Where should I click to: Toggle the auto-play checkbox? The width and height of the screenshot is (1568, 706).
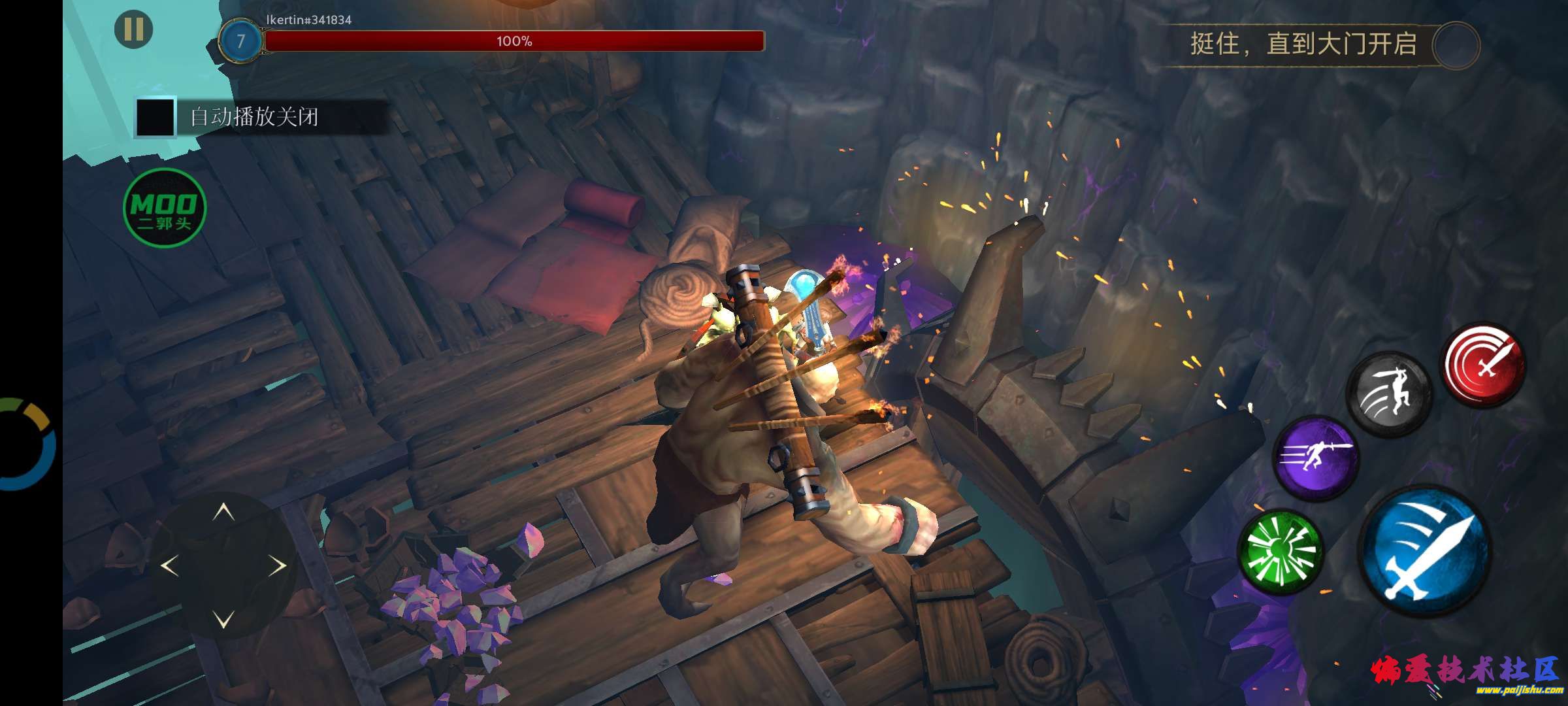155,118
